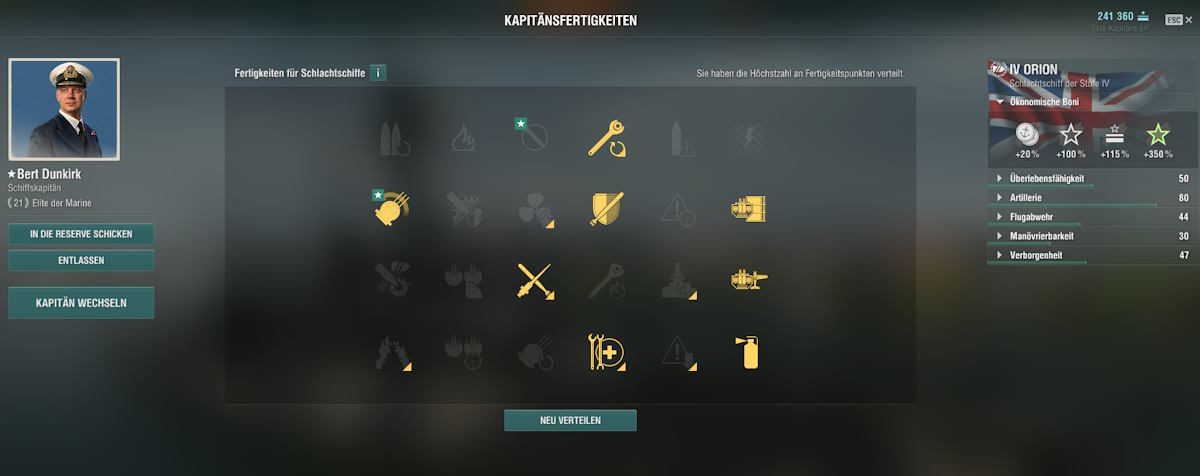Screen dimensions: 1200x476
Task: Expand the "Überlebensfähigkeit" stats row
Action: coord(997,179)
